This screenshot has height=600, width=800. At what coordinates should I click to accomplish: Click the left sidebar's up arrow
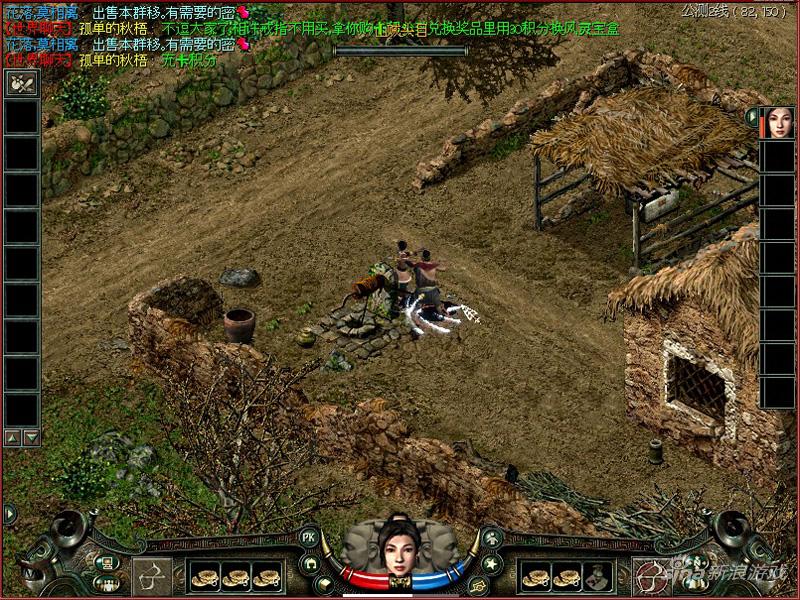coord(12,437)
